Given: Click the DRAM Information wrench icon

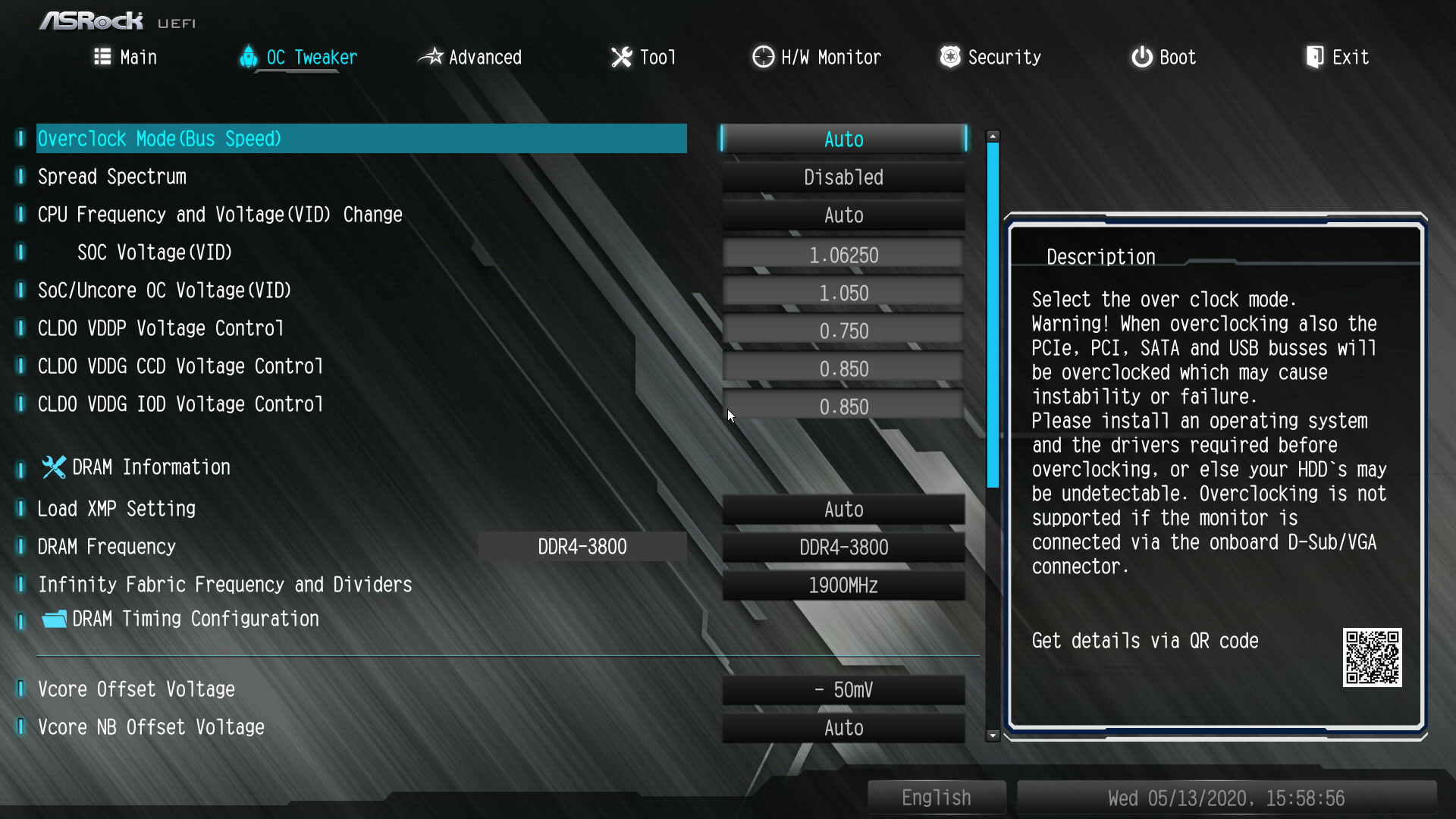Looking at the screenshot, I should coord(53,467).
